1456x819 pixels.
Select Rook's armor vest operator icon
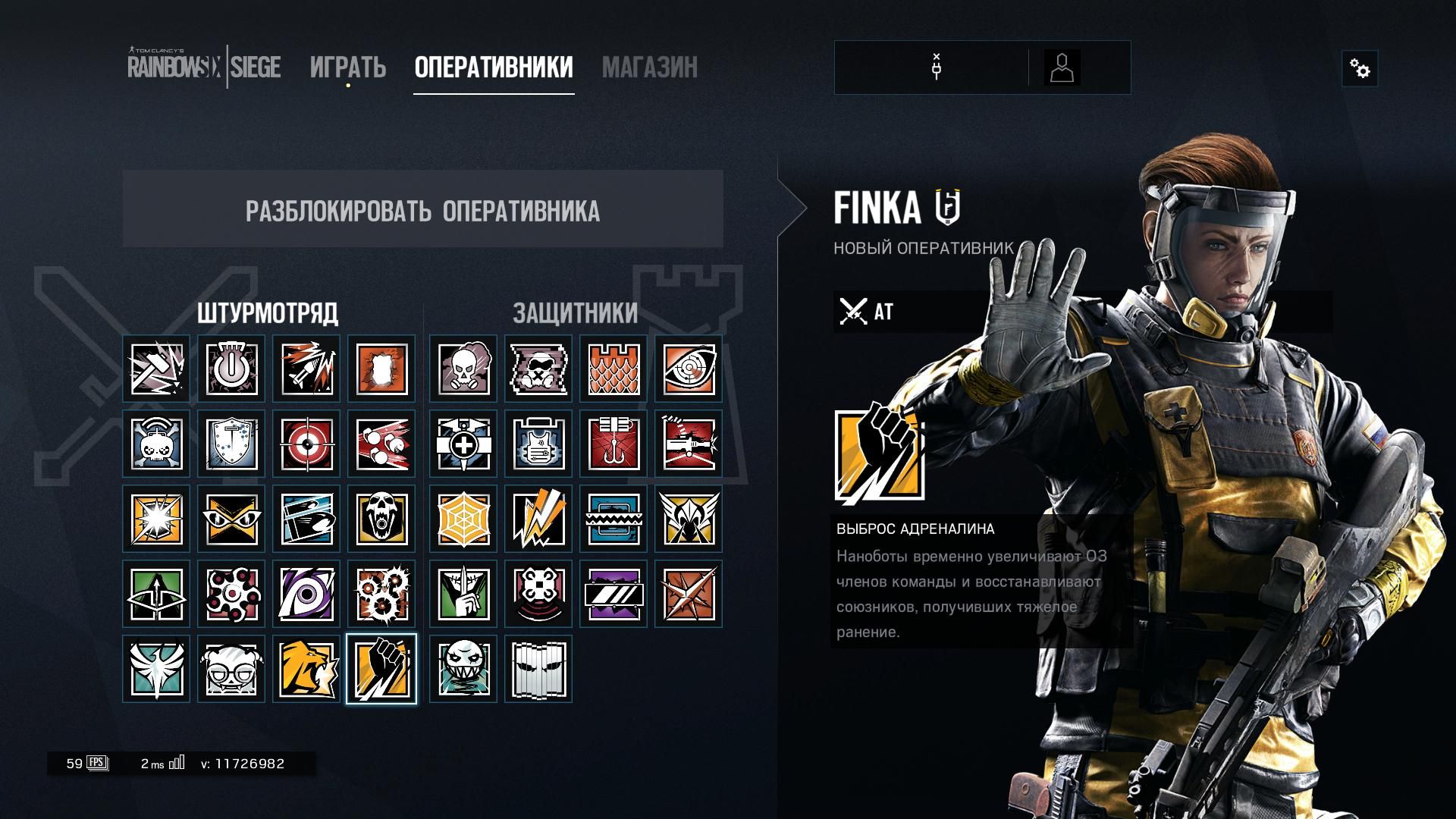(538, 444)
